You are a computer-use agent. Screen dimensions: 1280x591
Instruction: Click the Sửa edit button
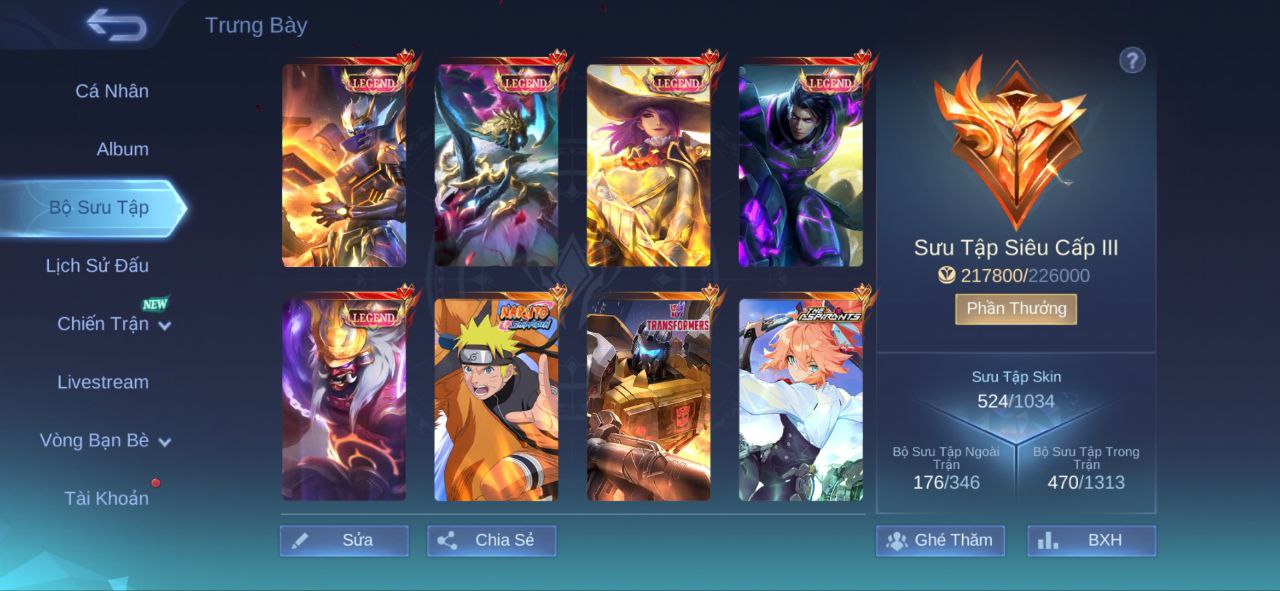pyautogui.click(x=344, y=540)
